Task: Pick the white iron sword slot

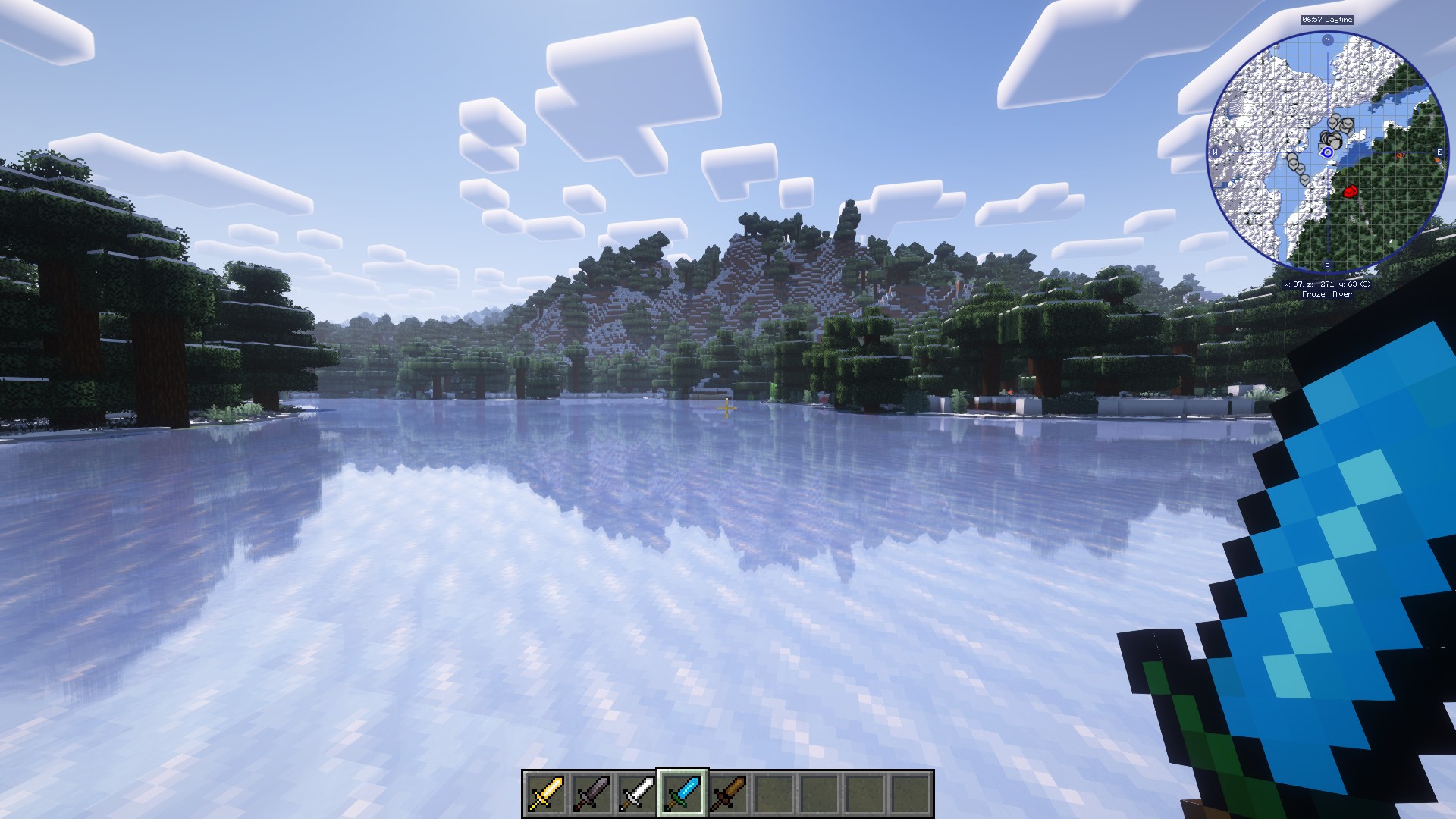Action: [637, 793]
